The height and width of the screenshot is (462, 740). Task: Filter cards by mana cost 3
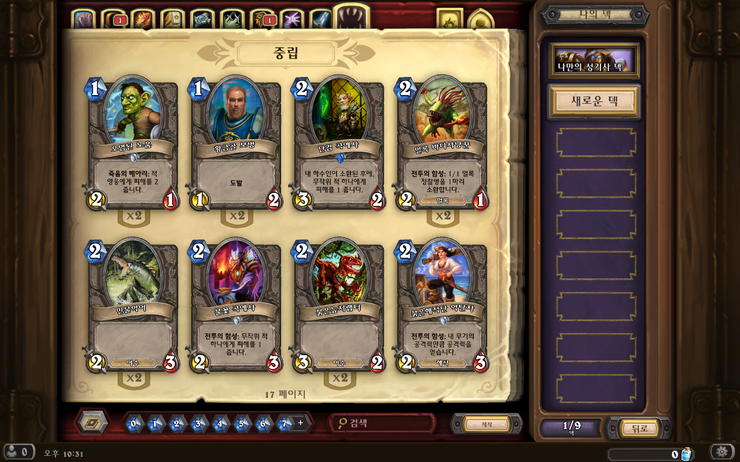[199, 424]
